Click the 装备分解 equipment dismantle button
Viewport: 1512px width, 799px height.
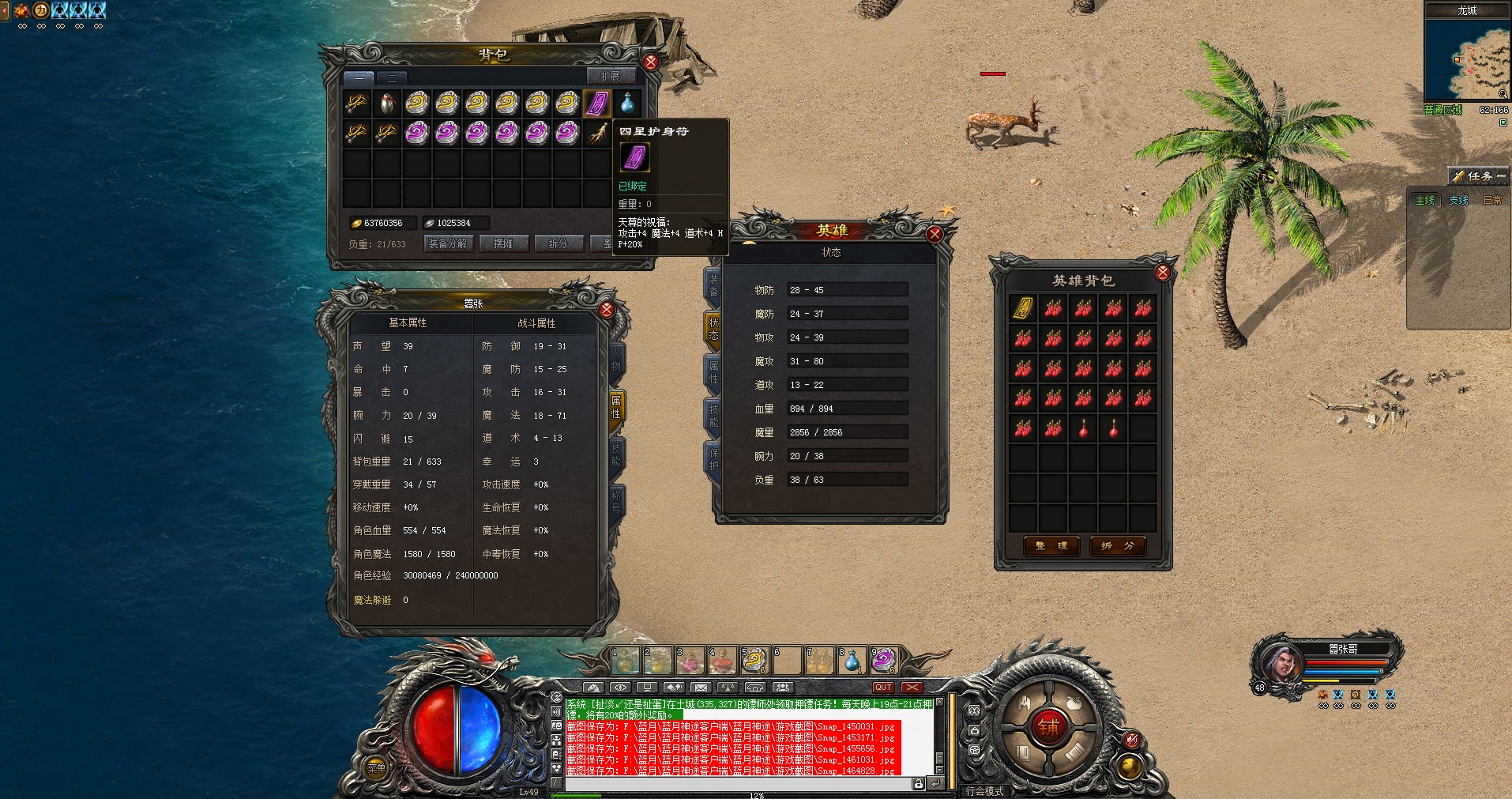pos(448,243)
